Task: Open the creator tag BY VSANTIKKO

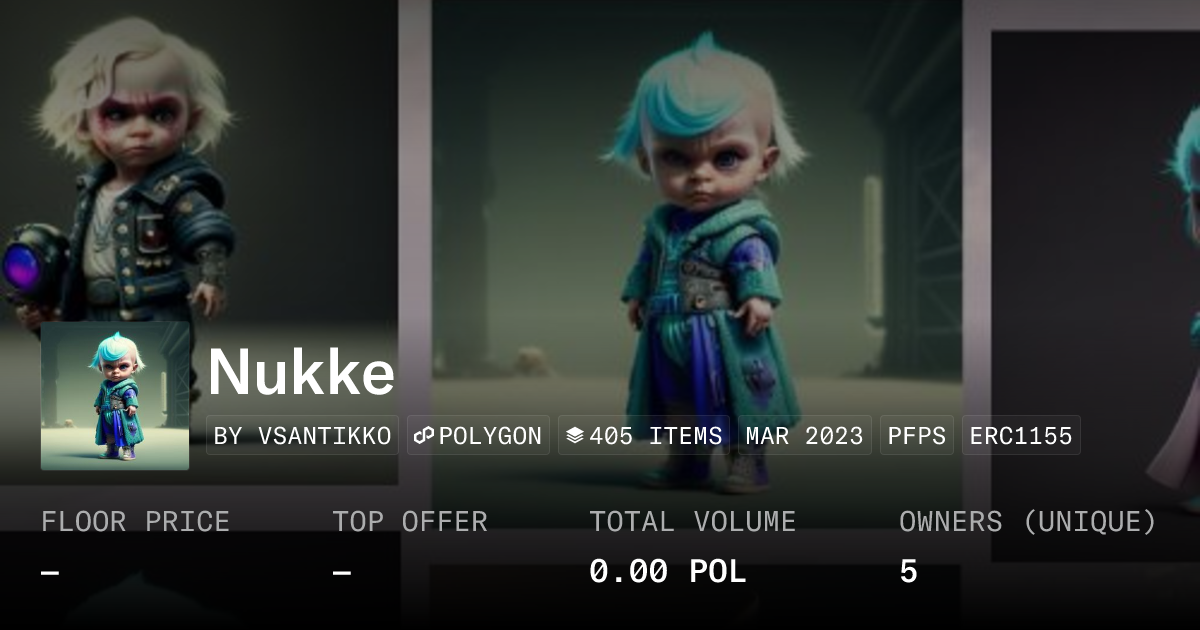Action: point(302,436)
